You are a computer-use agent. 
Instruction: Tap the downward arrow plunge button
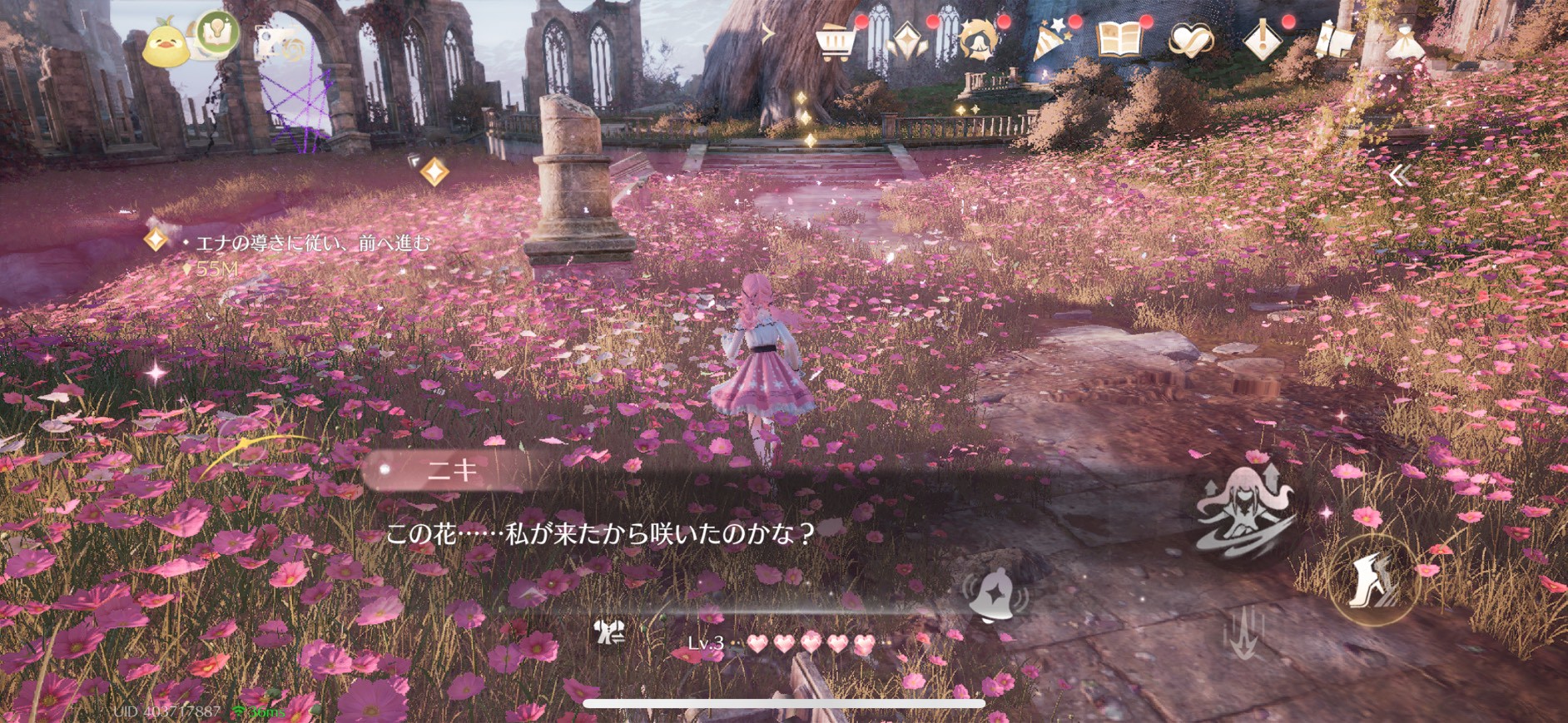1244,634
